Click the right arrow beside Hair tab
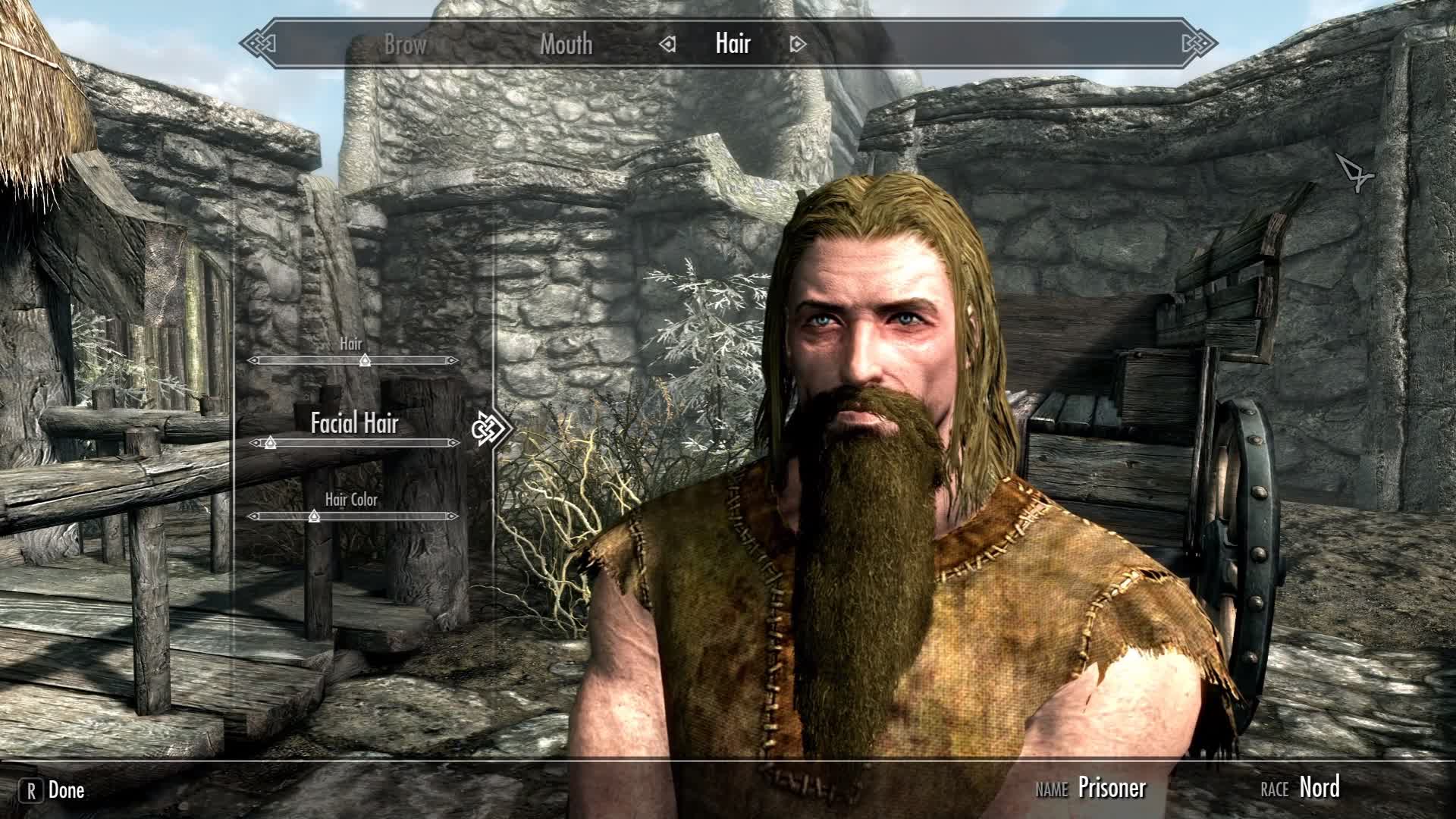The height and width of the screenshot is (819, 1456). coord(797,45)
